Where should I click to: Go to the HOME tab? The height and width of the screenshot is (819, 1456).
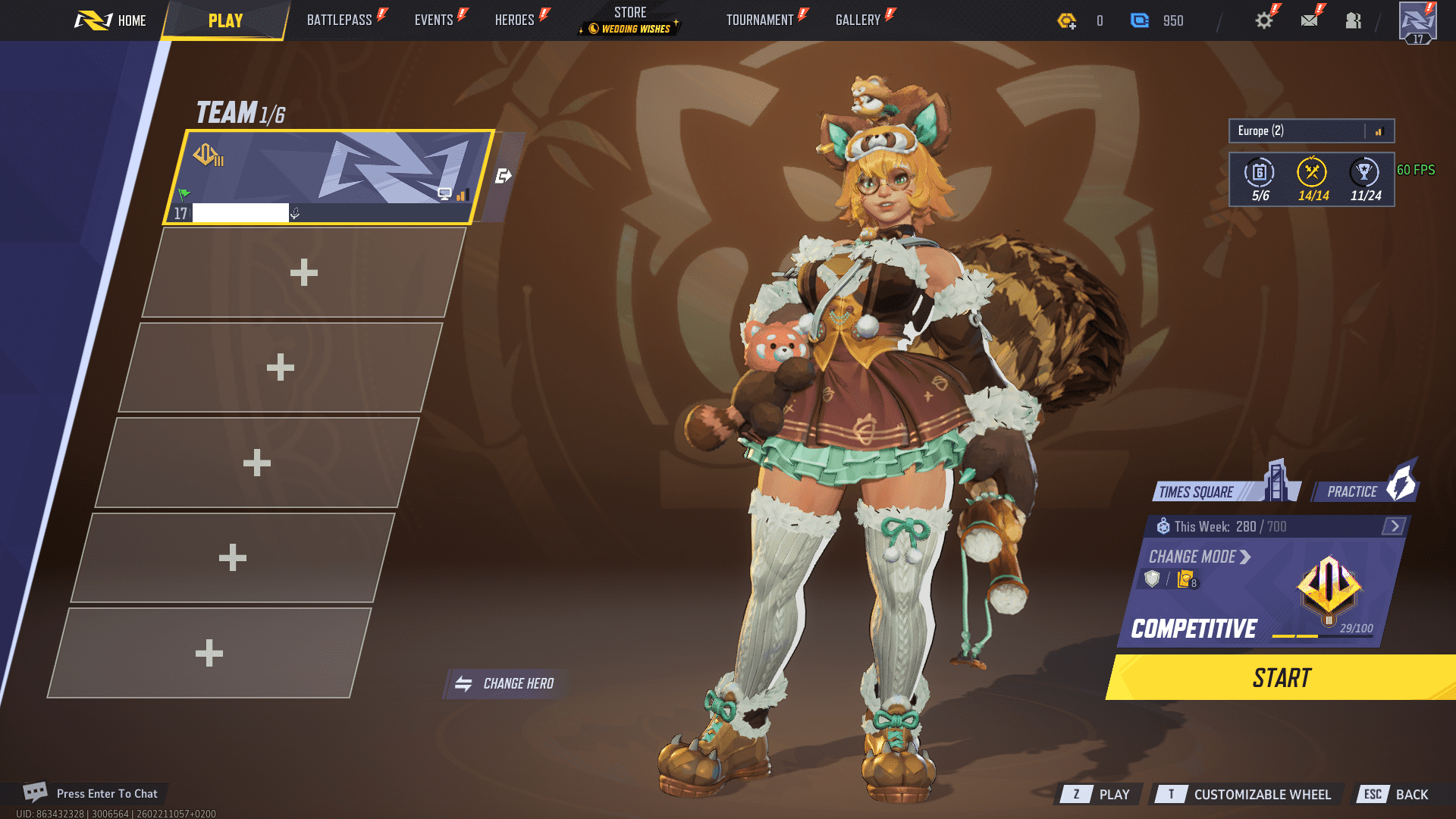[111, 20]
